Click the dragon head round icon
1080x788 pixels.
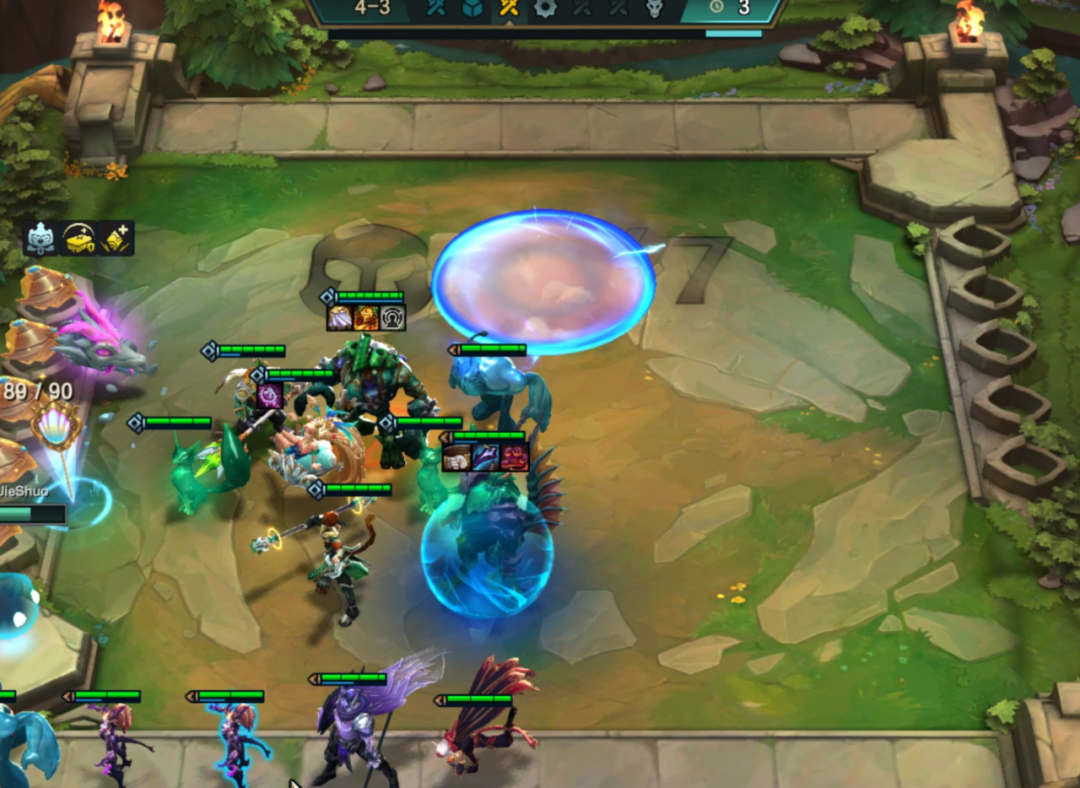(653, 8)
